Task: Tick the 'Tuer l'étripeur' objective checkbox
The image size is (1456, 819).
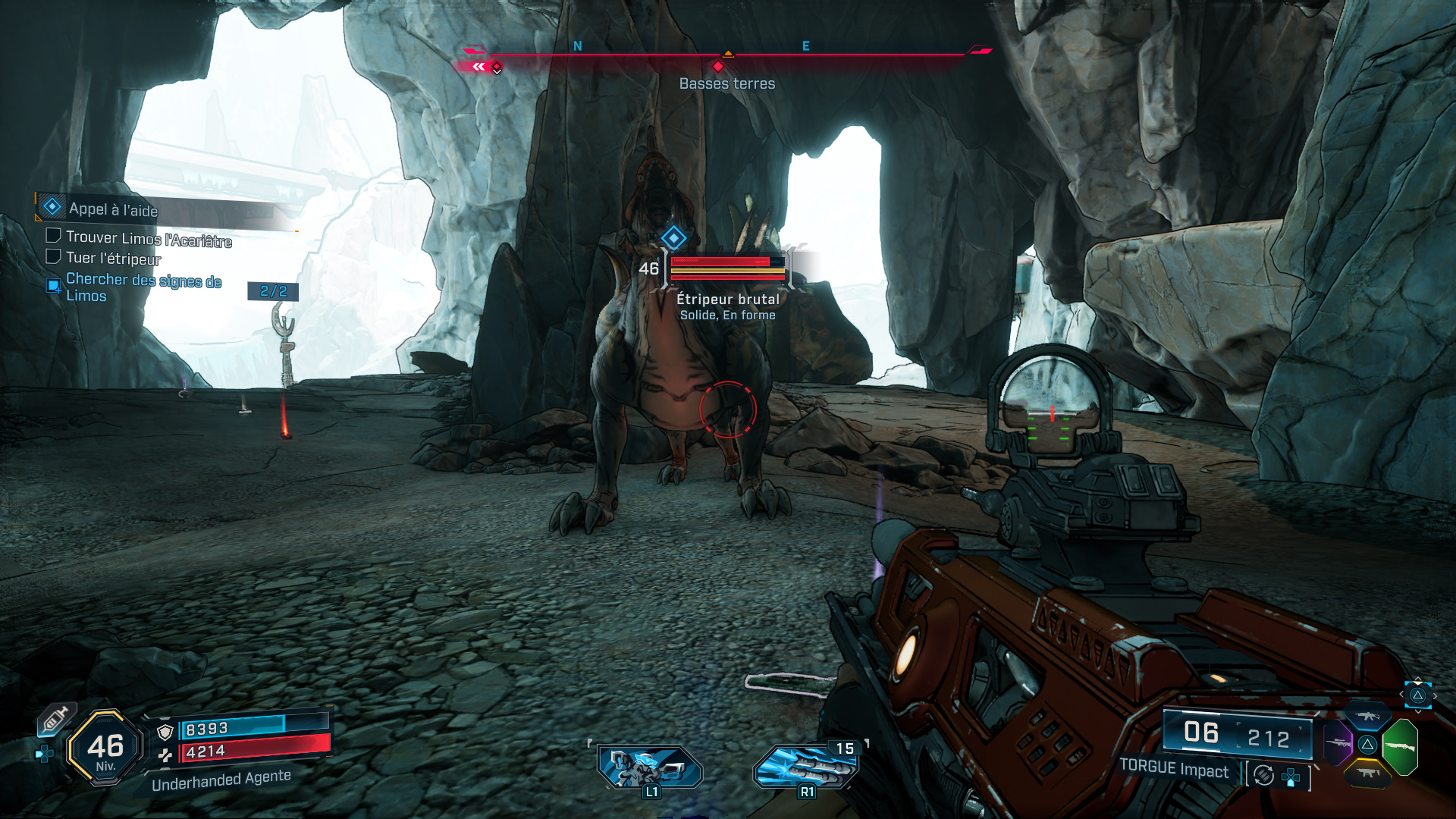Action: coord(53,256)
